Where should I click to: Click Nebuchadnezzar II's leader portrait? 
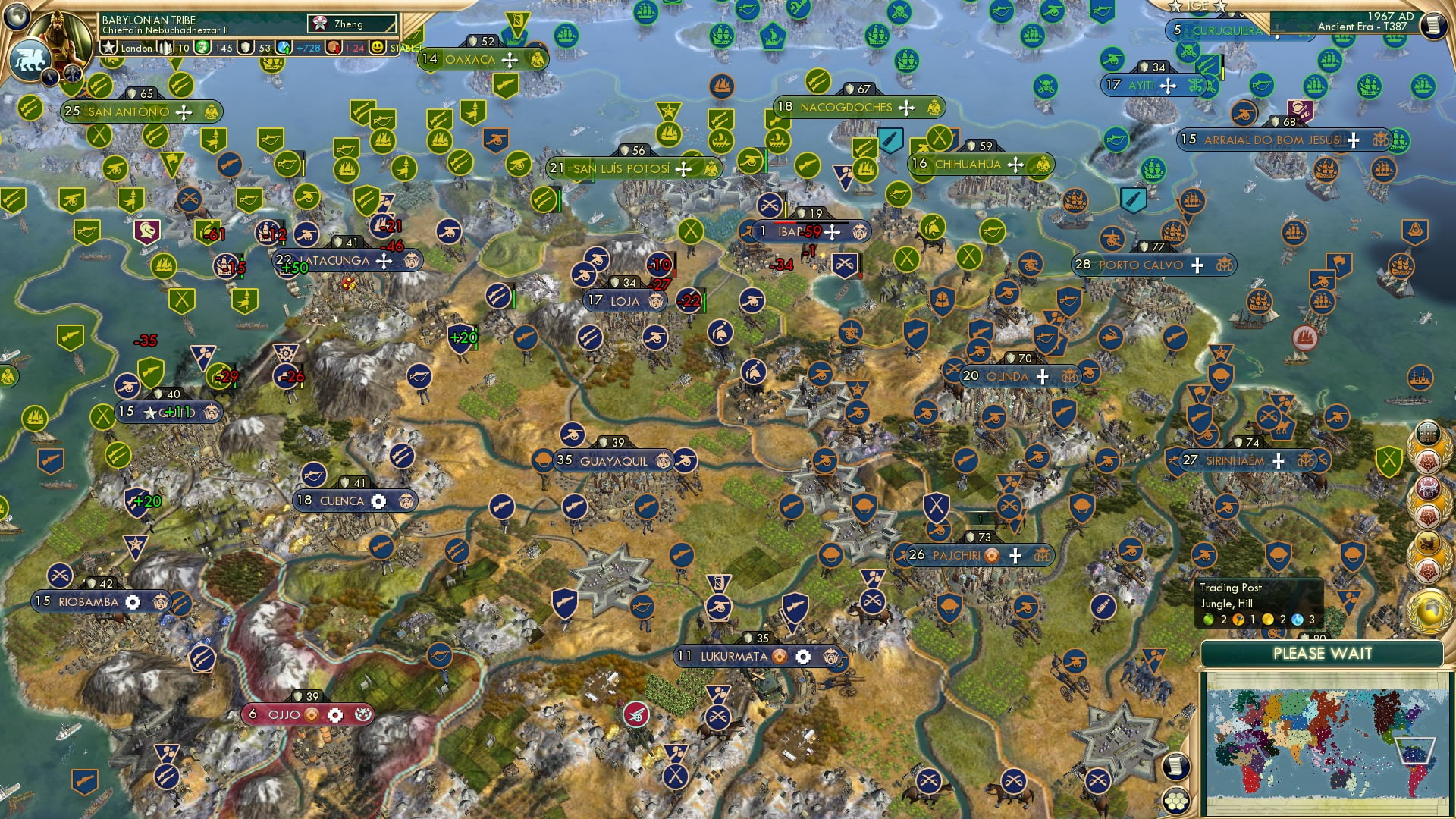(x=59, y=35)
